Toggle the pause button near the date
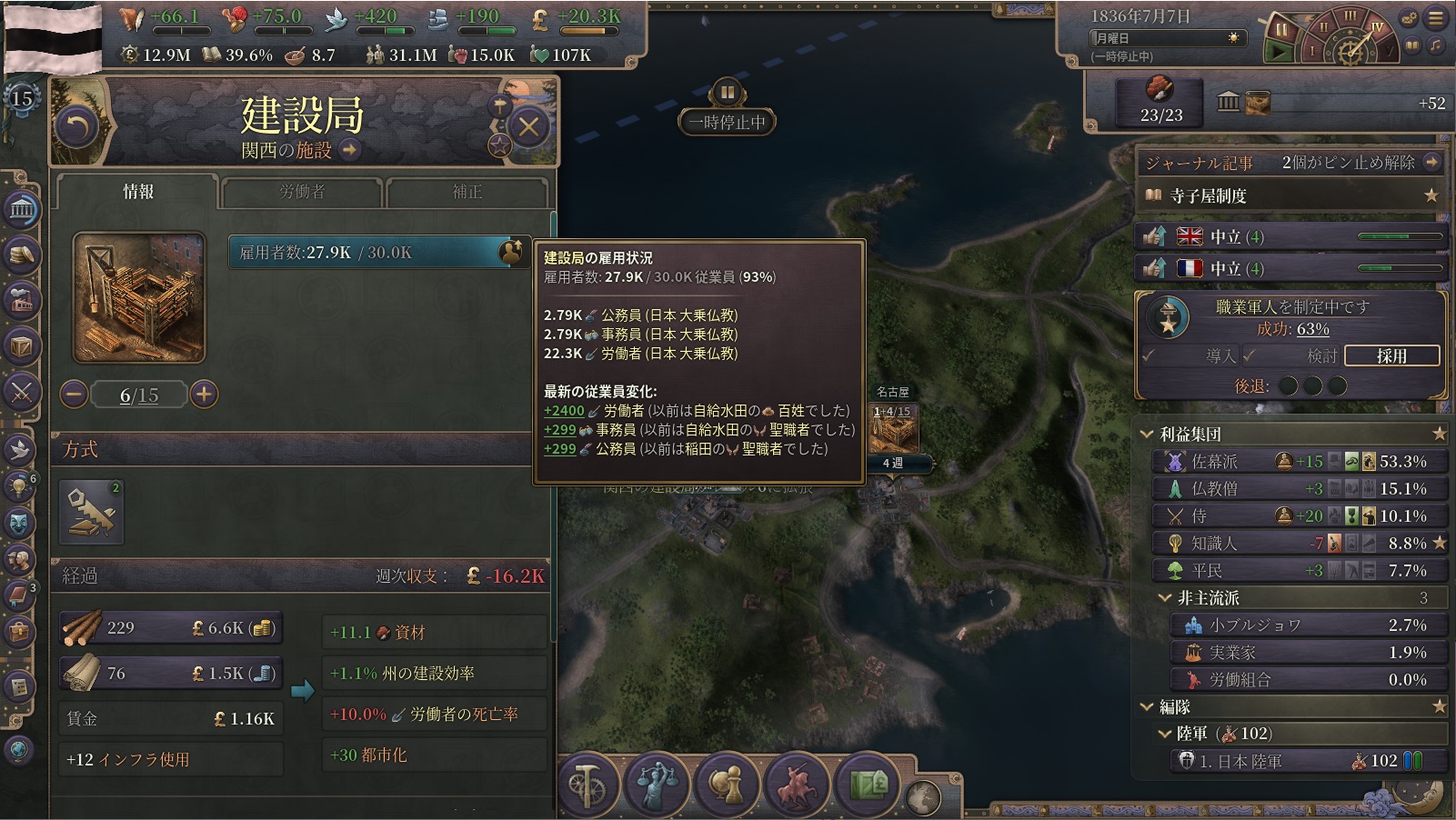Viewport: 1456px width, 820px height. pyautogui.click(x=1282, y=31)
